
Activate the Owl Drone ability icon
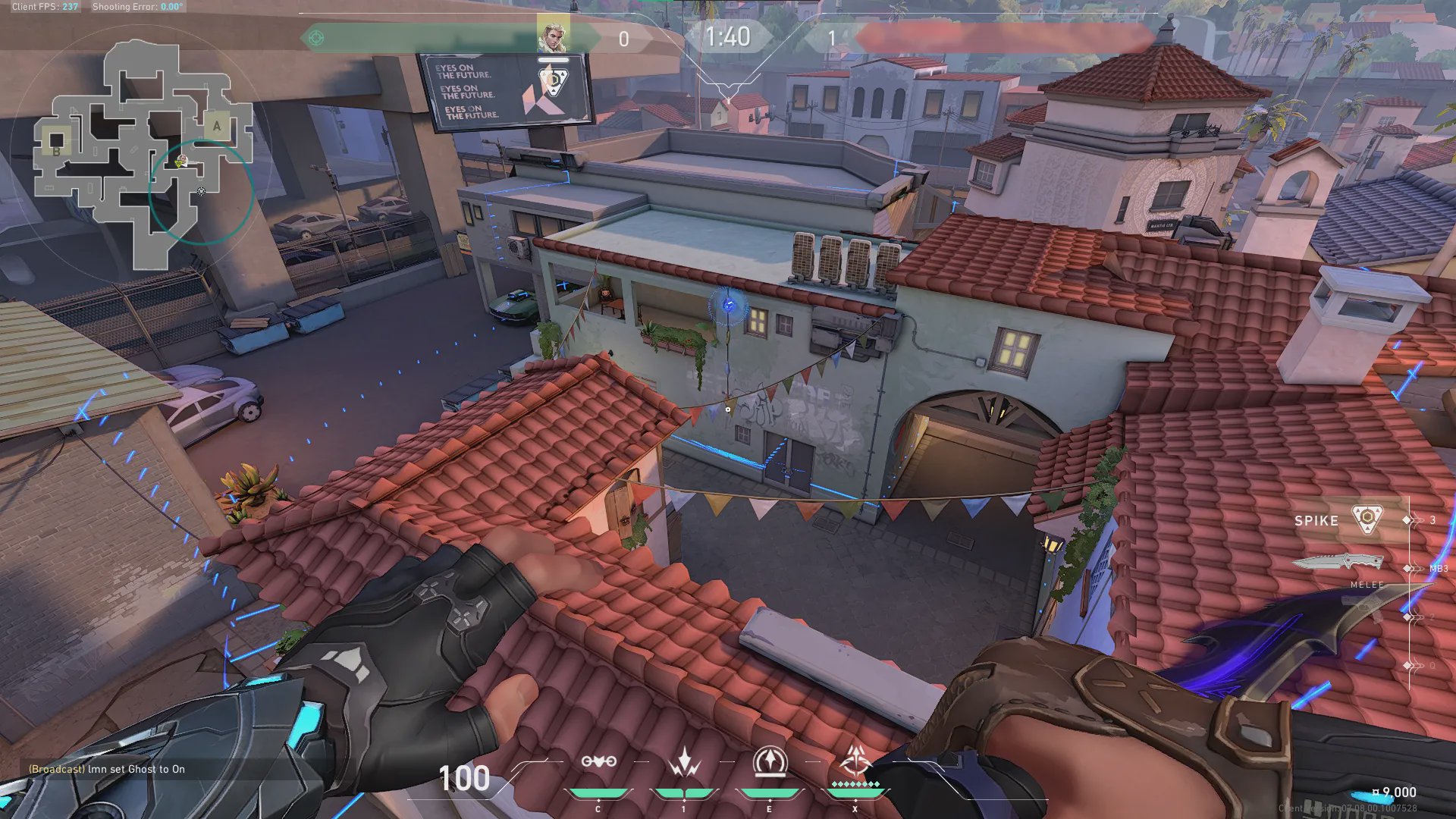(x=598, y=761)
